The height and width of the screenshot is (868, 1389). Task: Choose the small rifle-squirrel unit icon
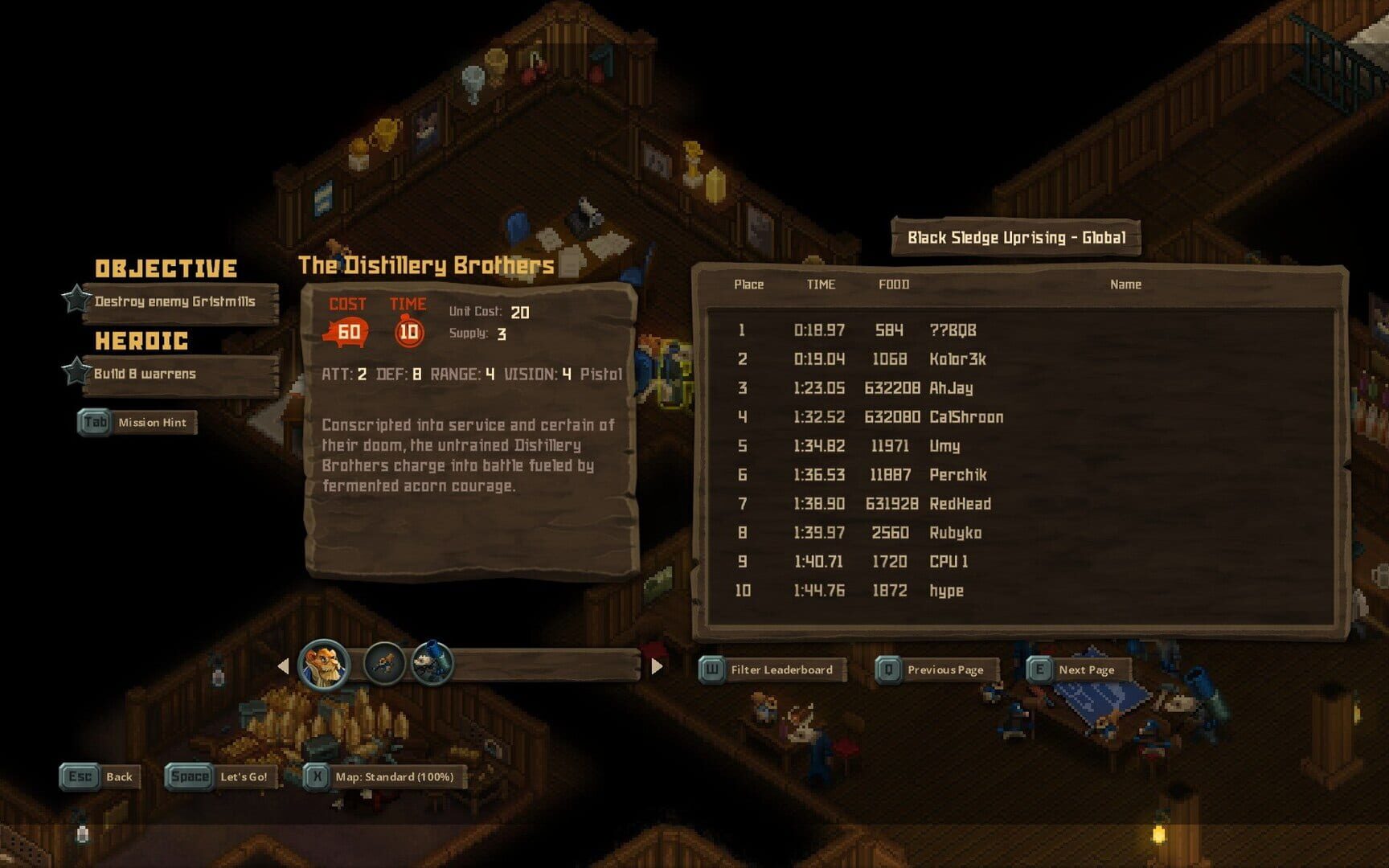pyautogui.click(x=383, y=664)
